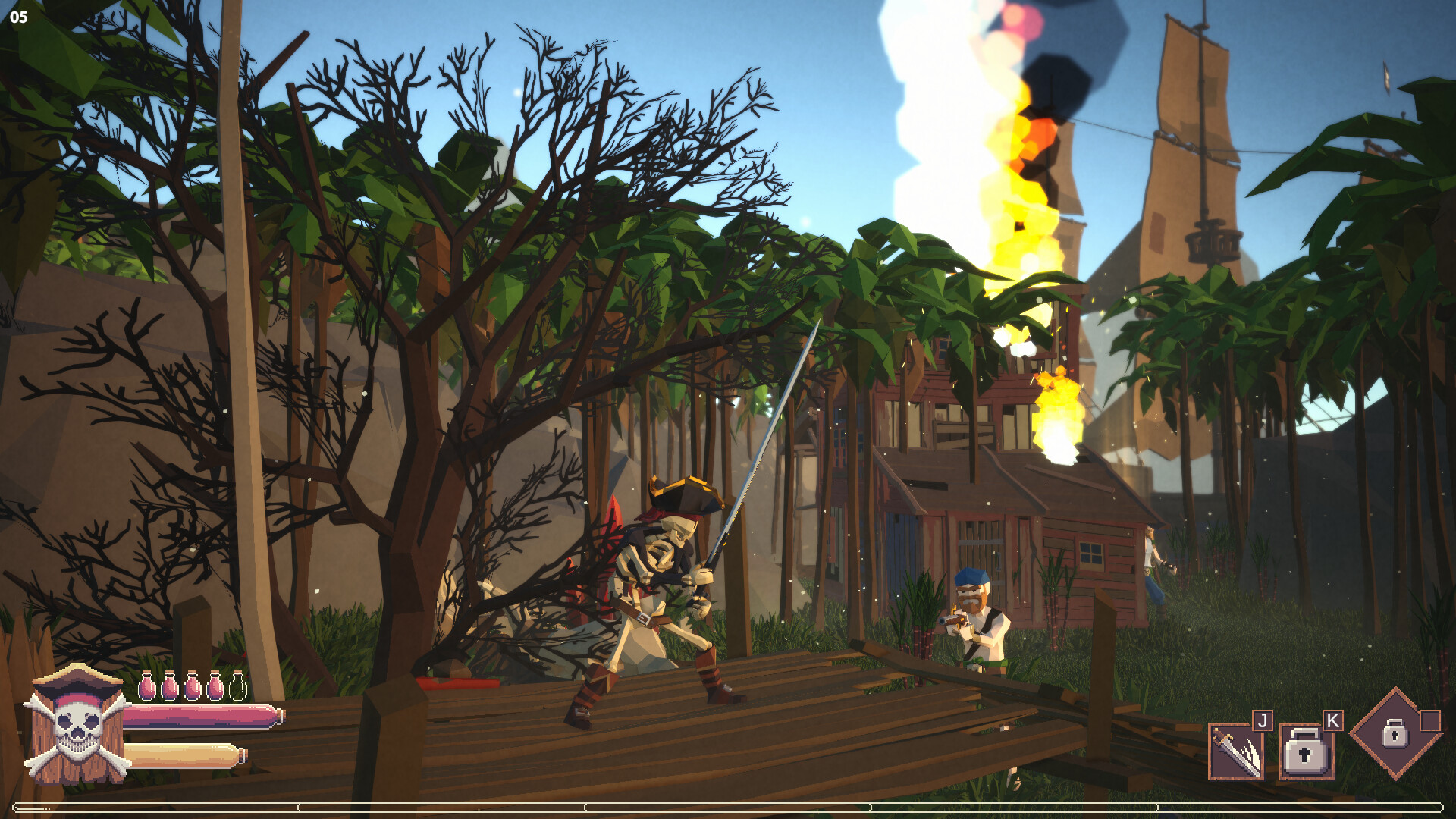
Task: Click the long progress bar at the screen bottom
Action: 728,808
